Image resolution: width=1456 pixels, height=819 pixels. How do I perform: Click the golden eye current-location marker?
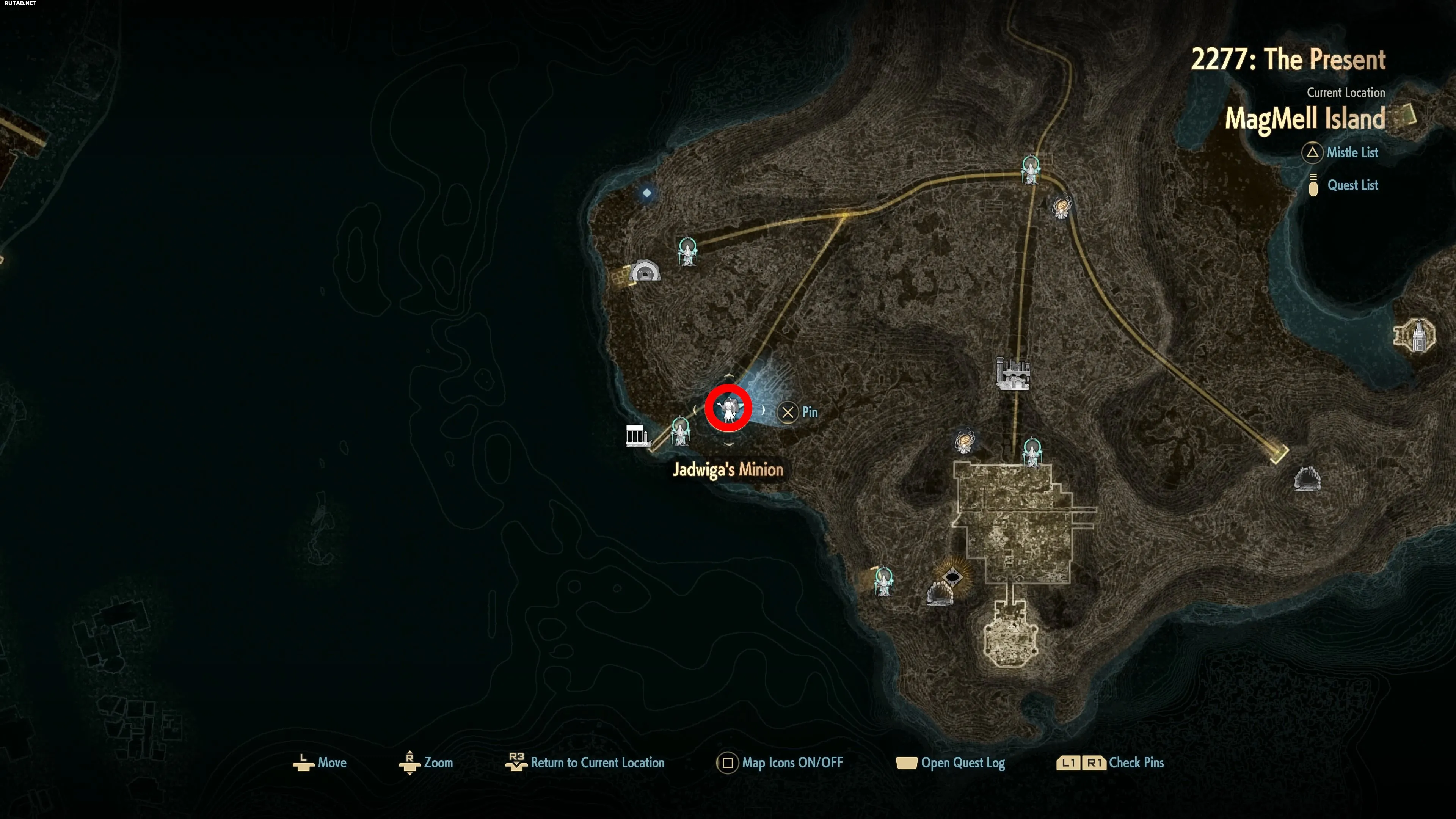tap(952, 577)
